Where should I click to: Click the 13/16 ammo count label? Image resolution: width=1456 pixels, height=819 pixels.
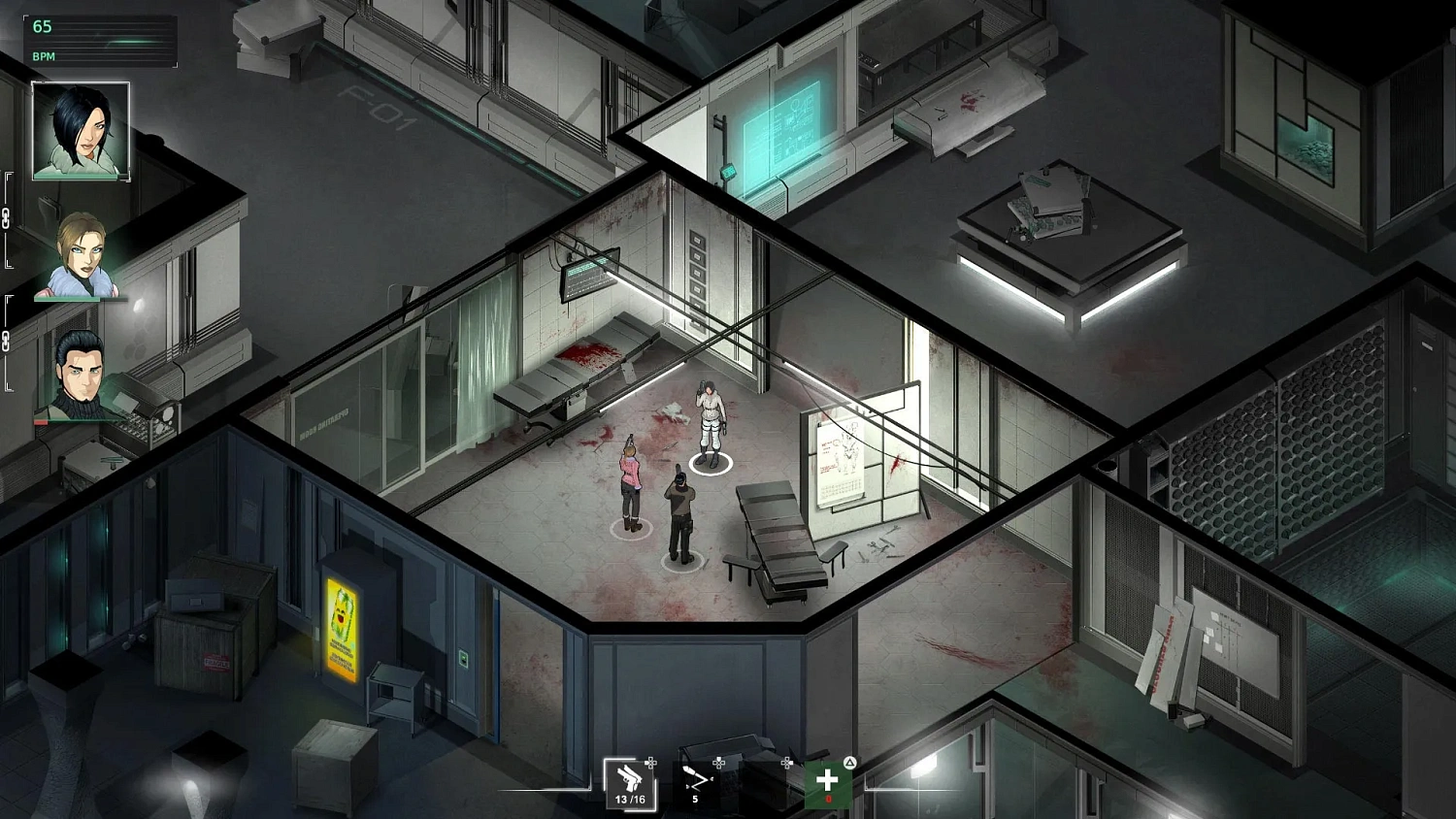point(630,800)
